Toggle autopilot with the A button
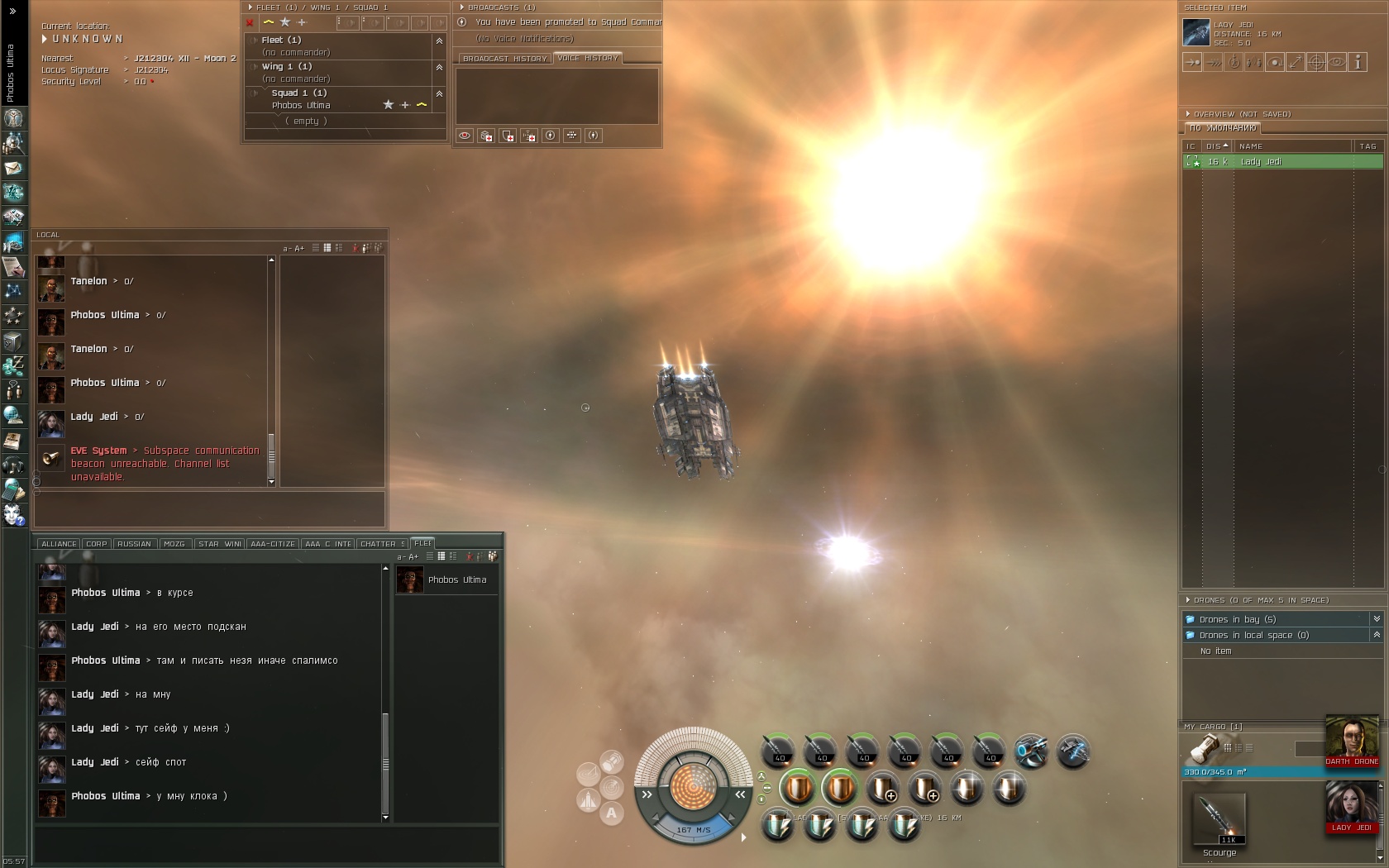The width and height of the screenshot is (1389, 868). (611, 813)
